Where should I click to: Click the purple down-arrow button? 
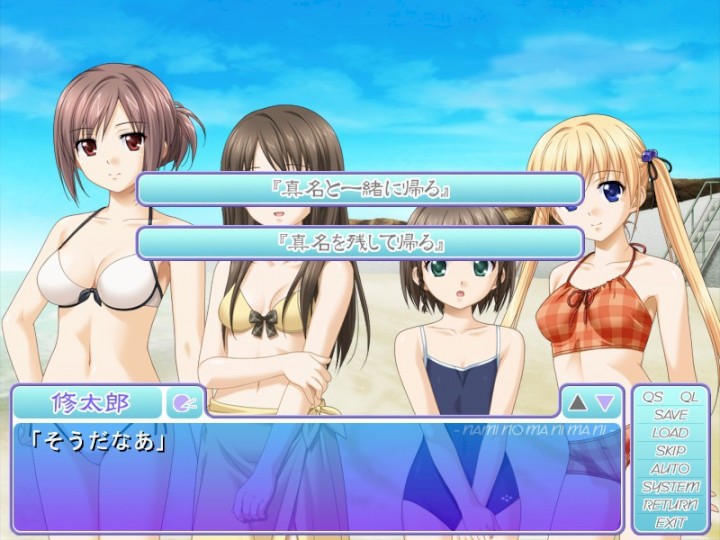tap(605, 403)
